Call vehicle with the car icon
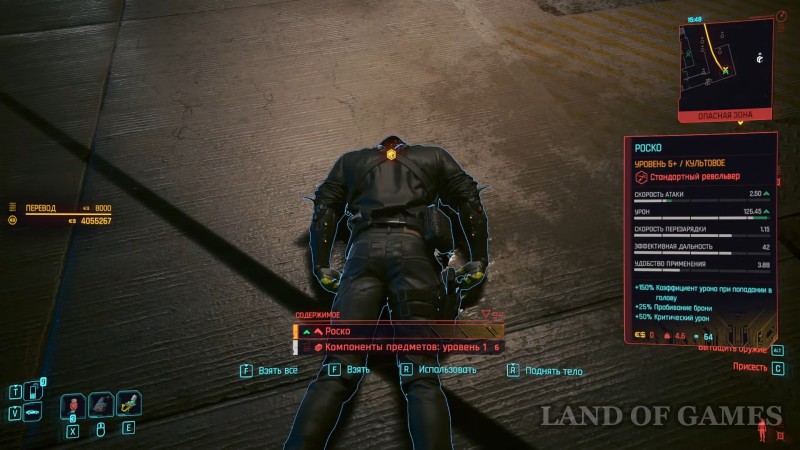This screenshot has height=450, width=800. [33, 412]
